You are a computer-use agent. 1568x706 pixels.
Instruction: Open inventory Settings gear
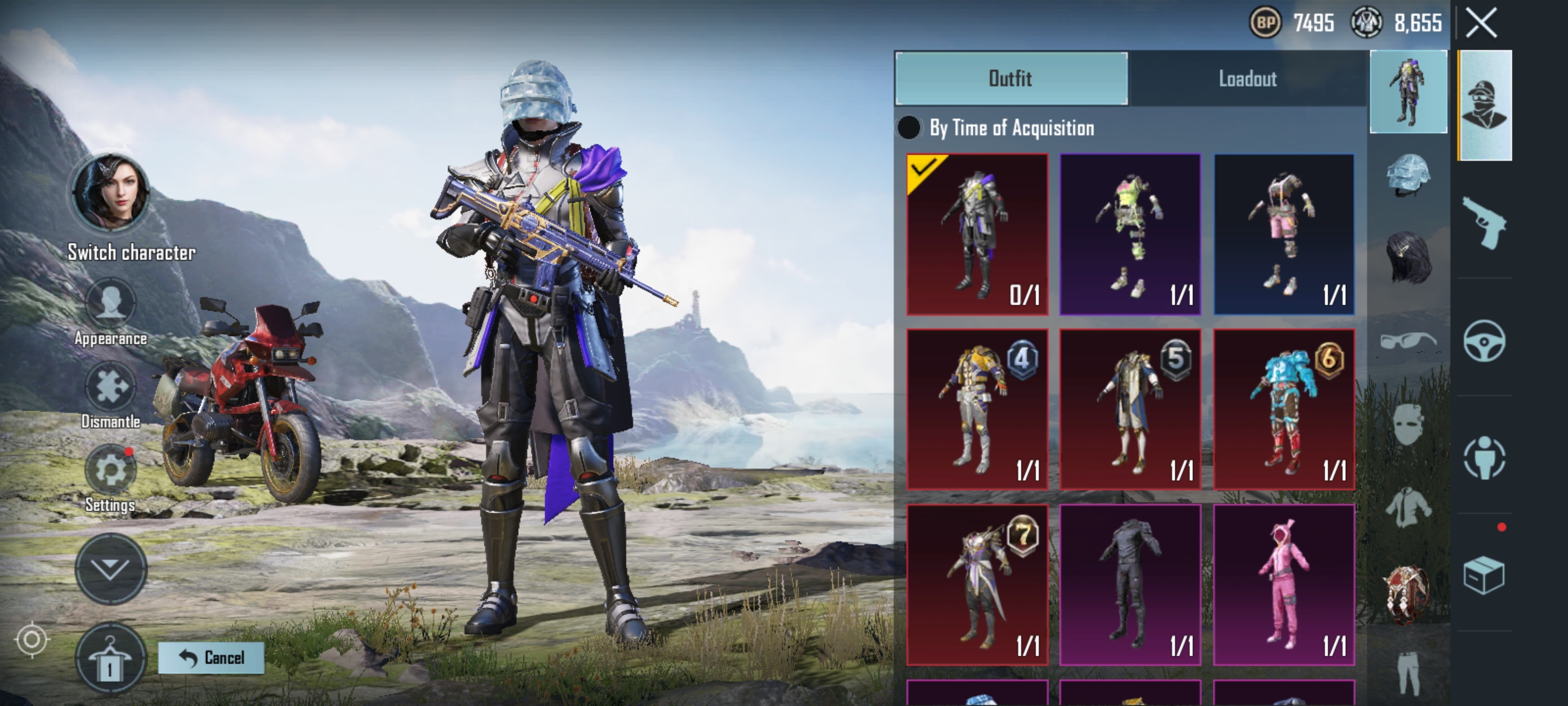click(x=110, y=471)
